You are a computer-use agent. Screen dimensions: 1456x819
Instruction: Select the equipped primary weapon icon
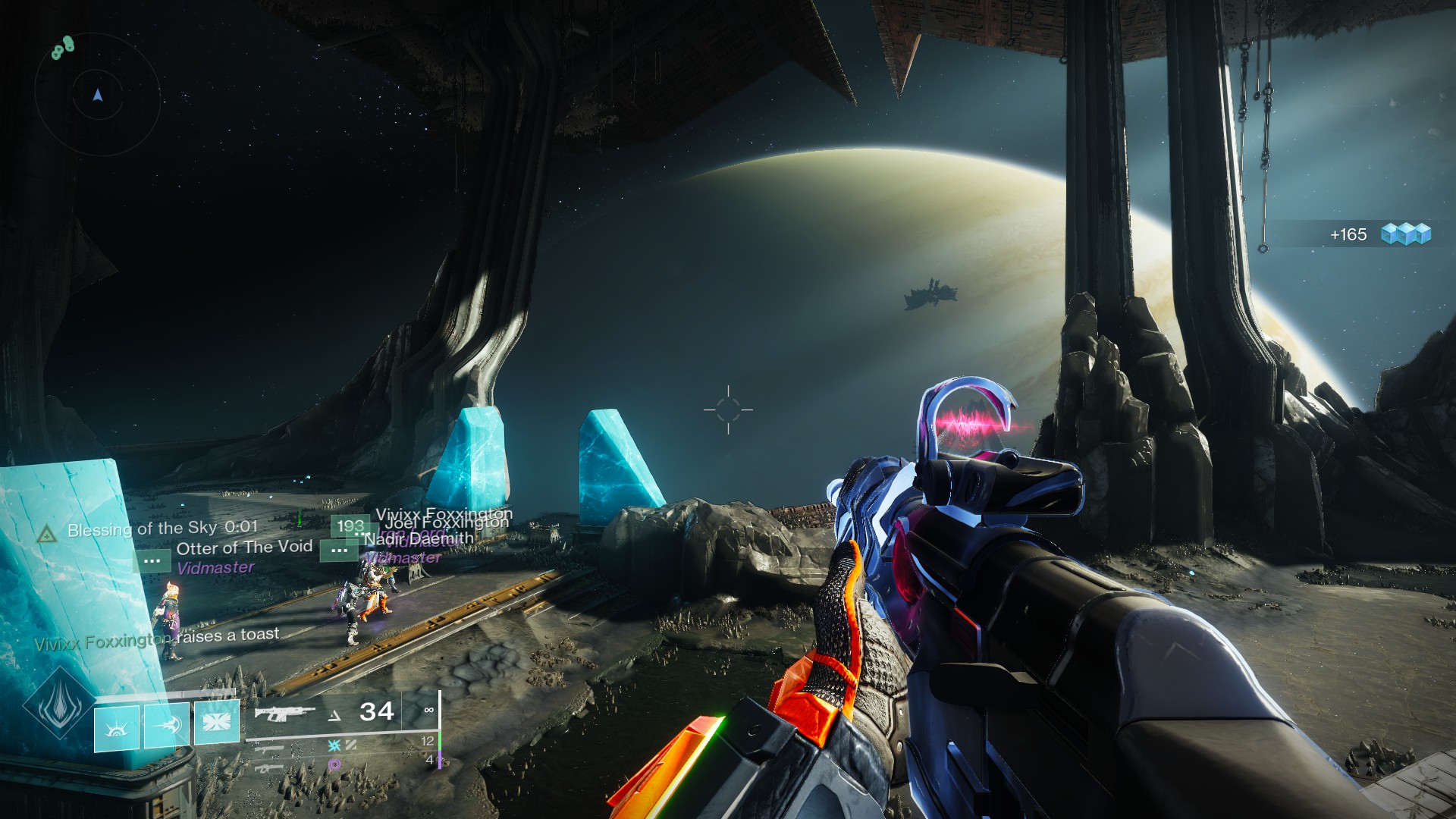coord(284,713)
